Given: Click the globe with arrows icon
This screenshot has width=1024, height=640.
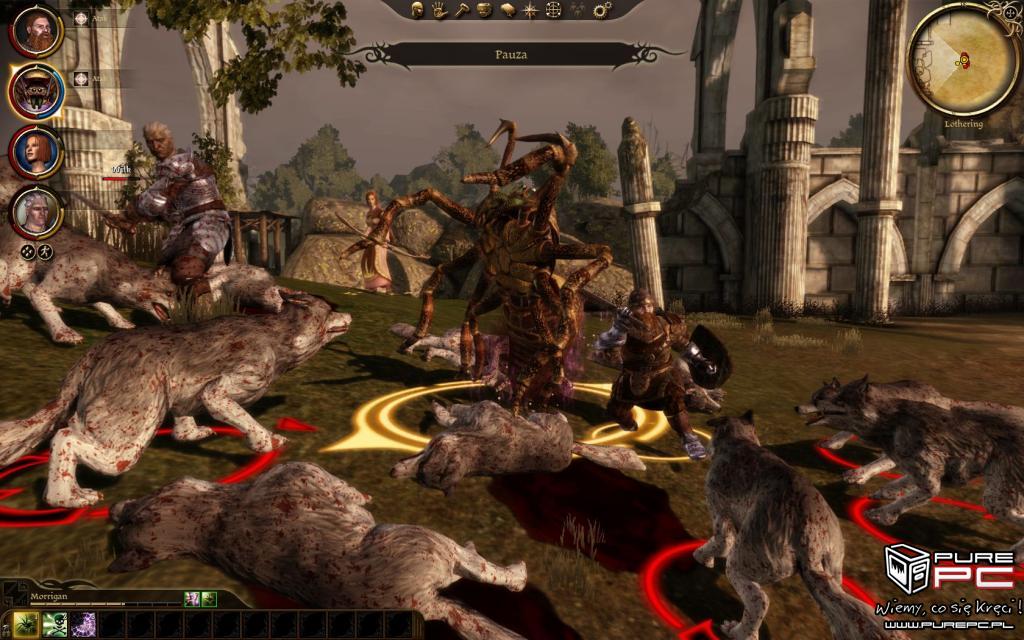Looking at the screenshot, I should 554,10.
